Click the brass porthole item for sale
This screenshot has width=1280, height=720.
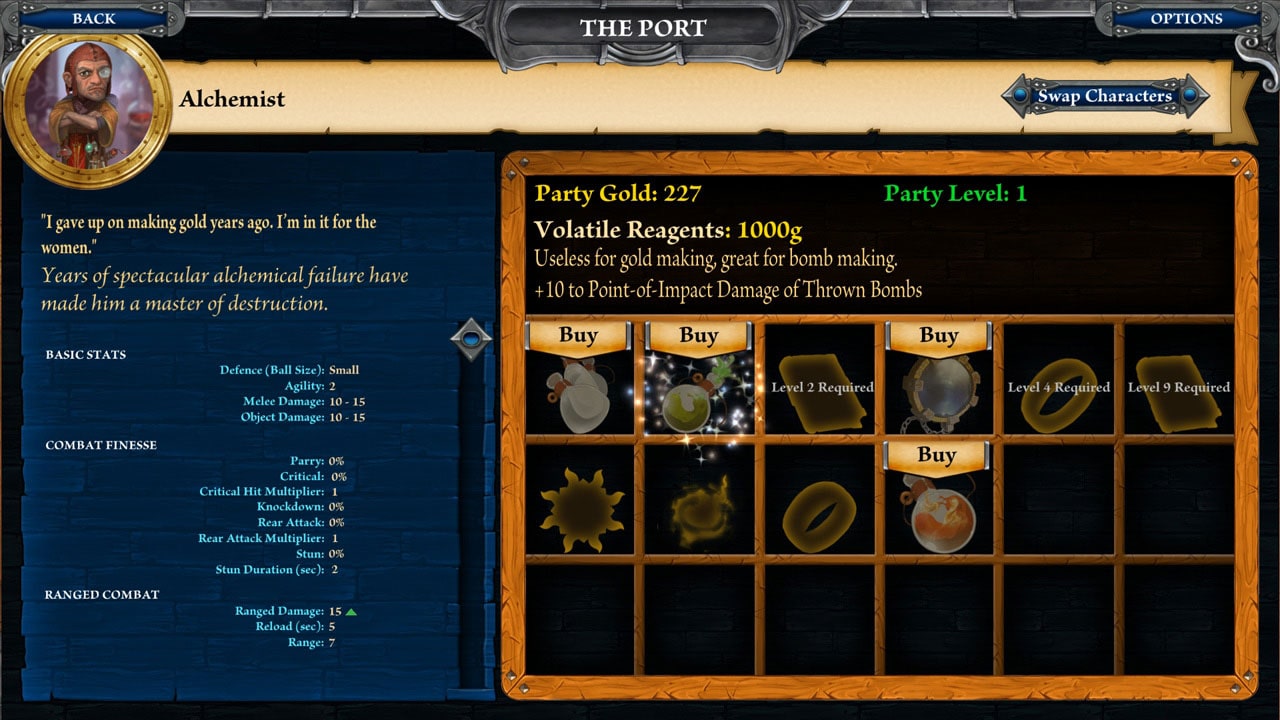click(938, 392)
